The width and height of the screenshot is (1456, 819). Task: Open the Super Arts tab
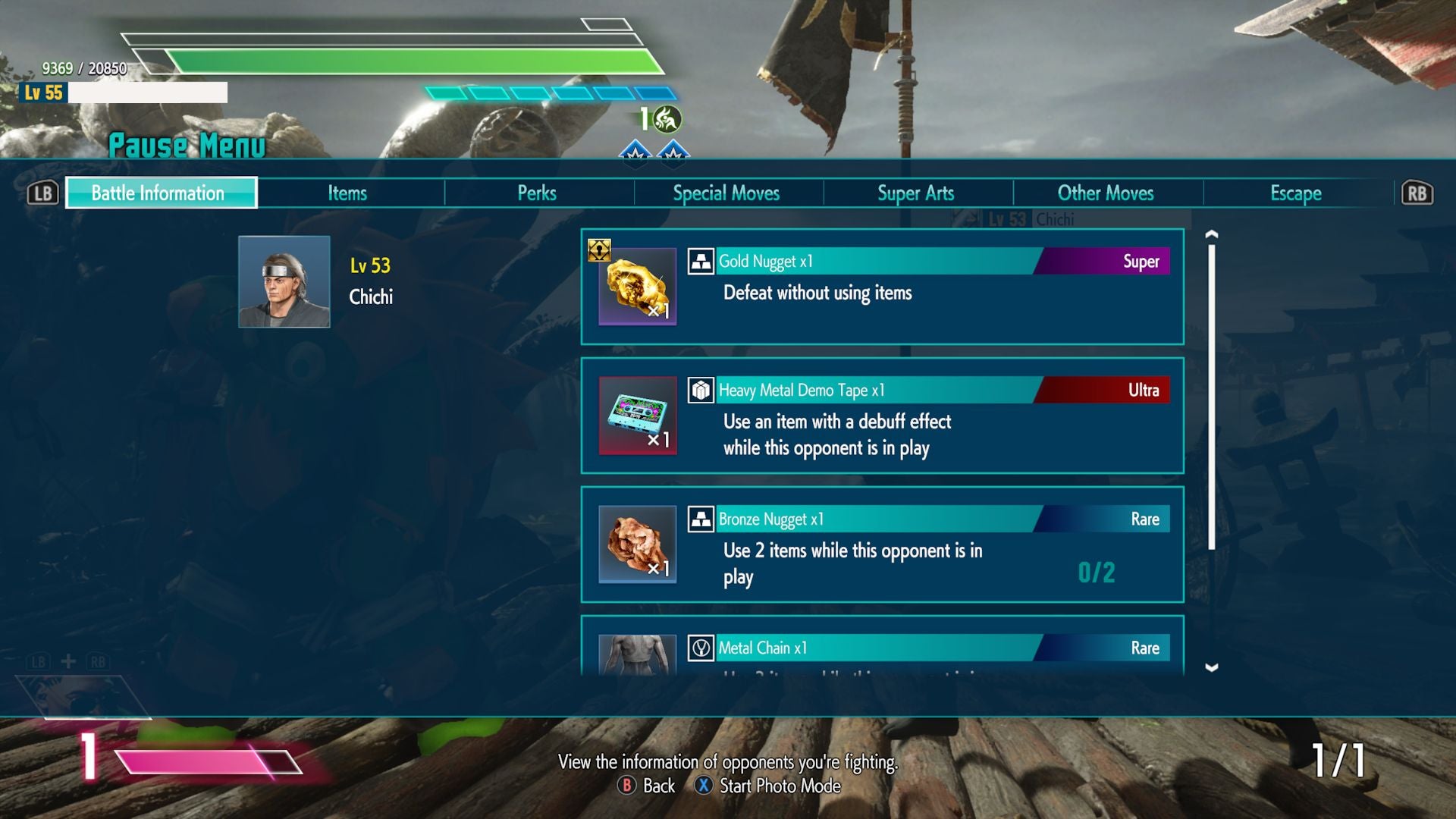[x=915, y=193]
